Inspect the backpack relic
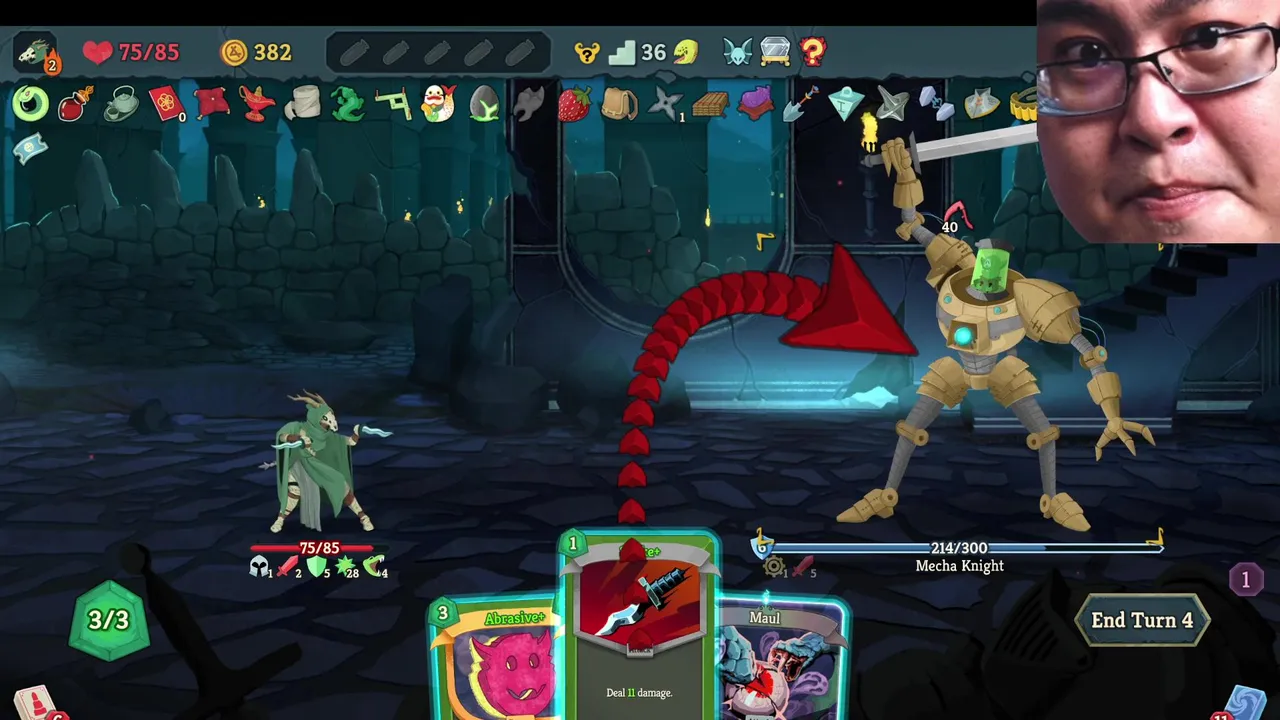Viewport: 1280px width, 720px height. 619,104
